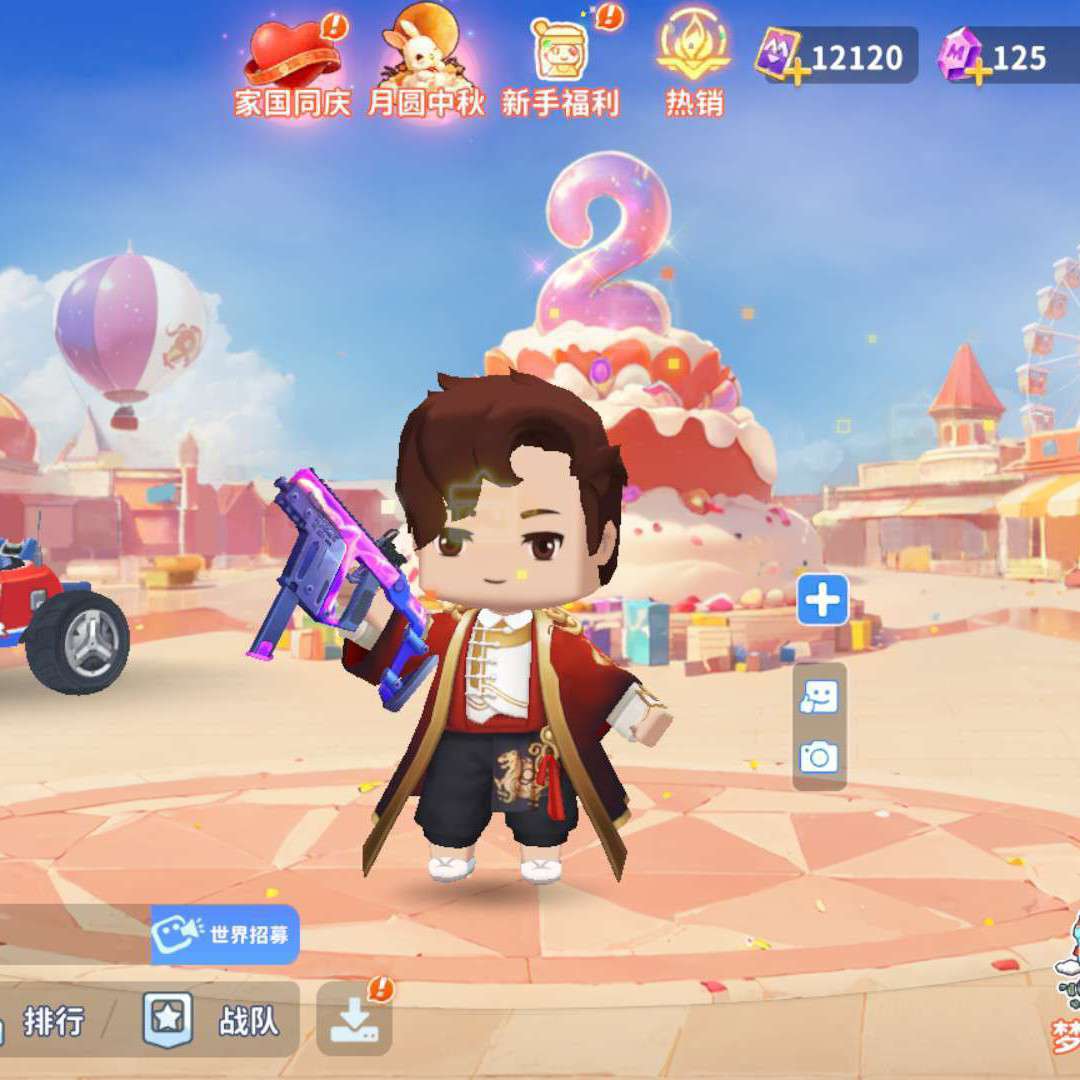Open the 热销 hot sale shop

(694, 62)
